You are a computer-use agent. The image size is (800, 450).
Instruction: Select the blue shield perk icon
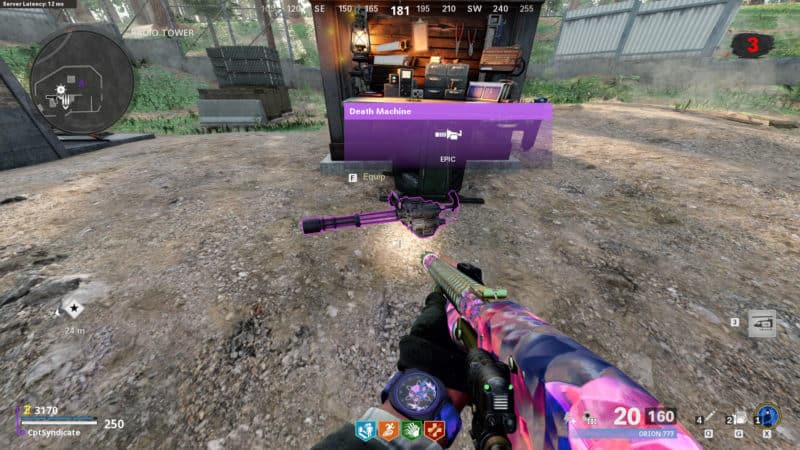pyautogui.click(x=366, y=431)
